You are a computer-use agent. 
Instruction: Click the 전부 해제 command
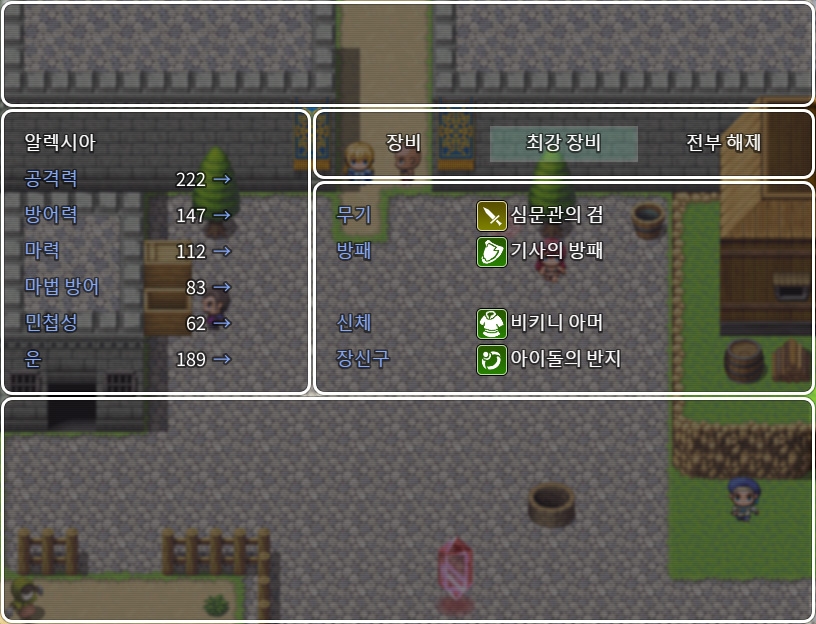point(723,143)
